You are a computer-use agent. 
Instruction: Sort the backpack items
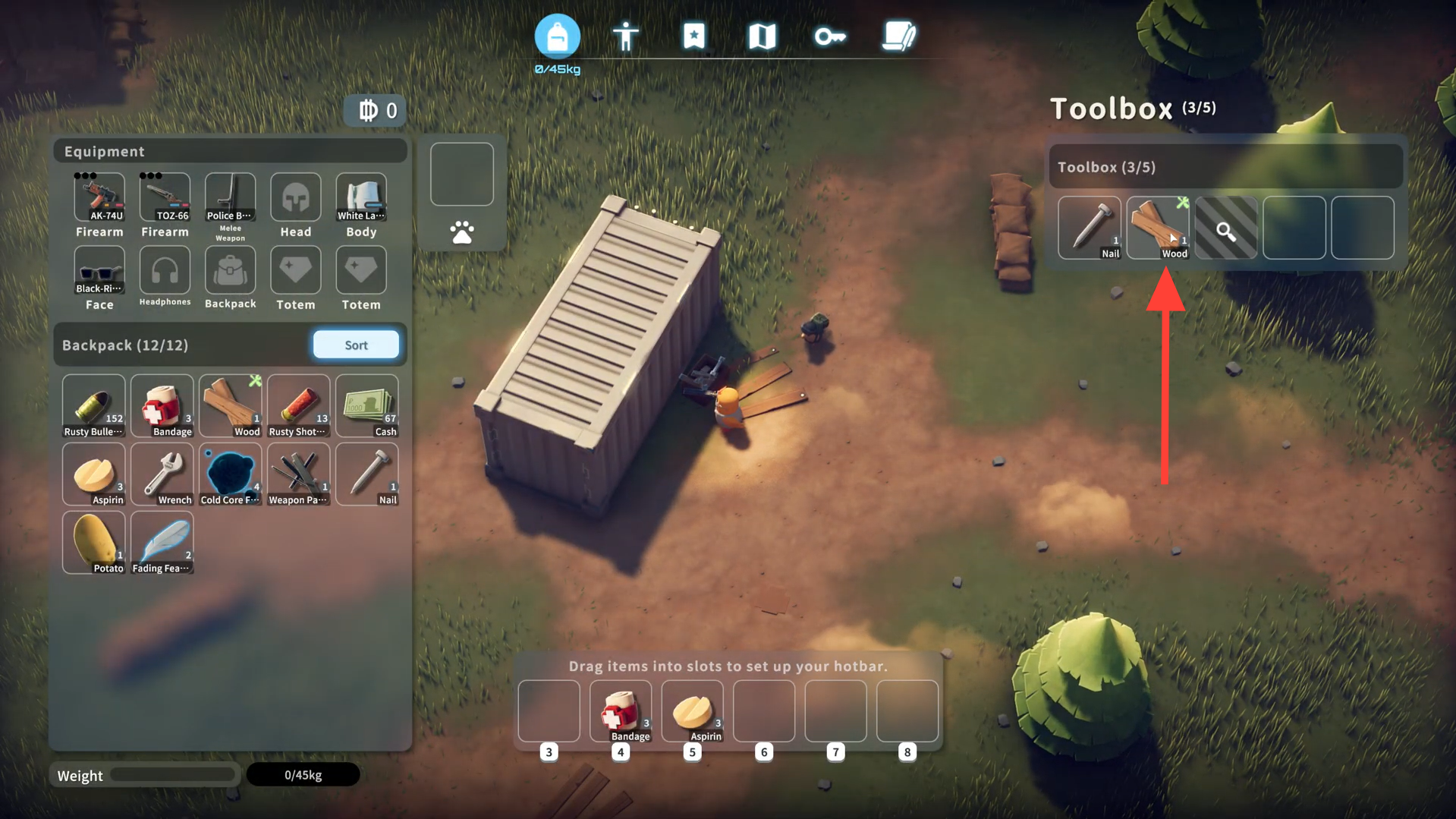(356, 345)
